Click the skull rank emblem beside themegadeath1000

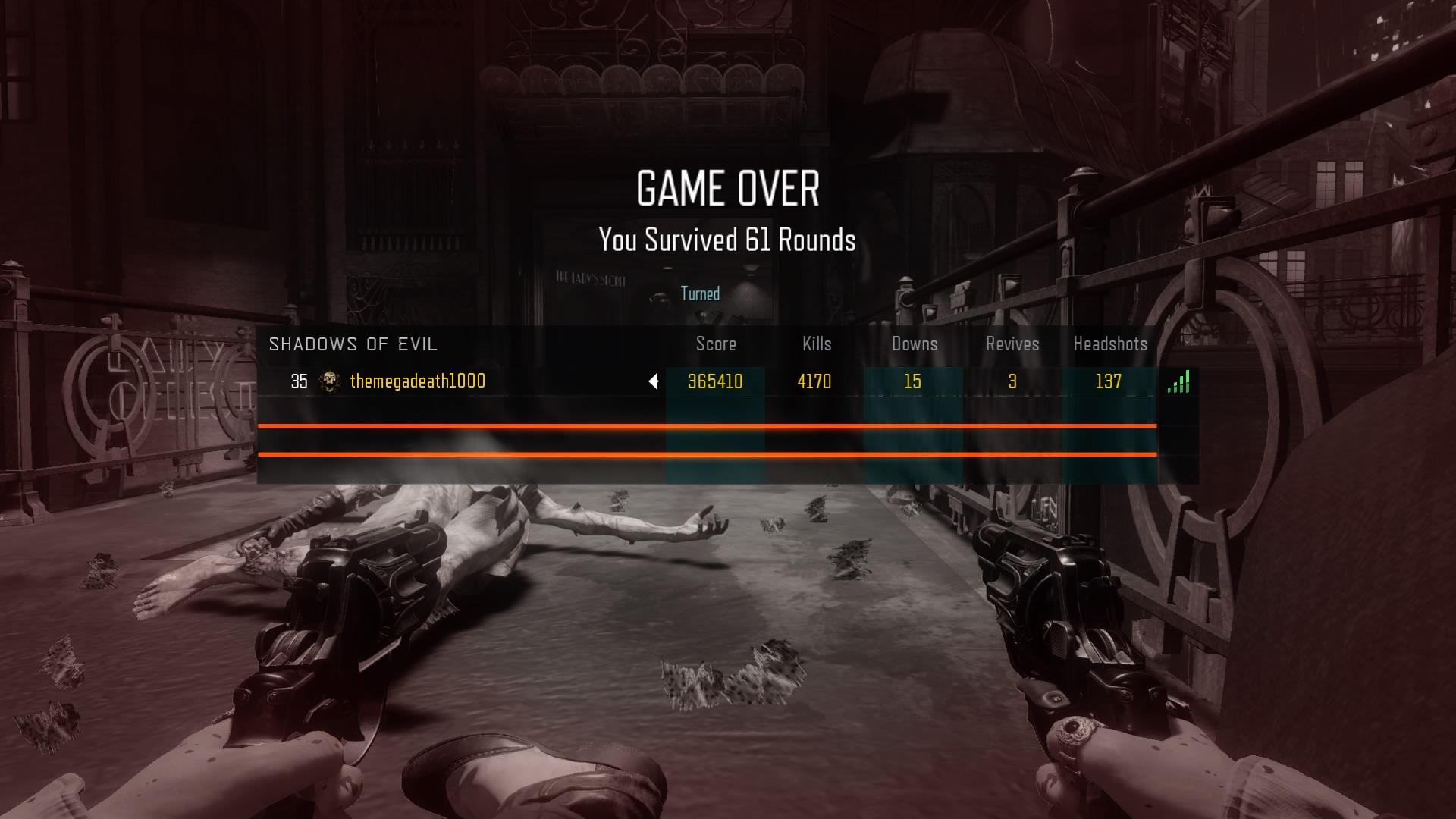[x=329, y=381]
